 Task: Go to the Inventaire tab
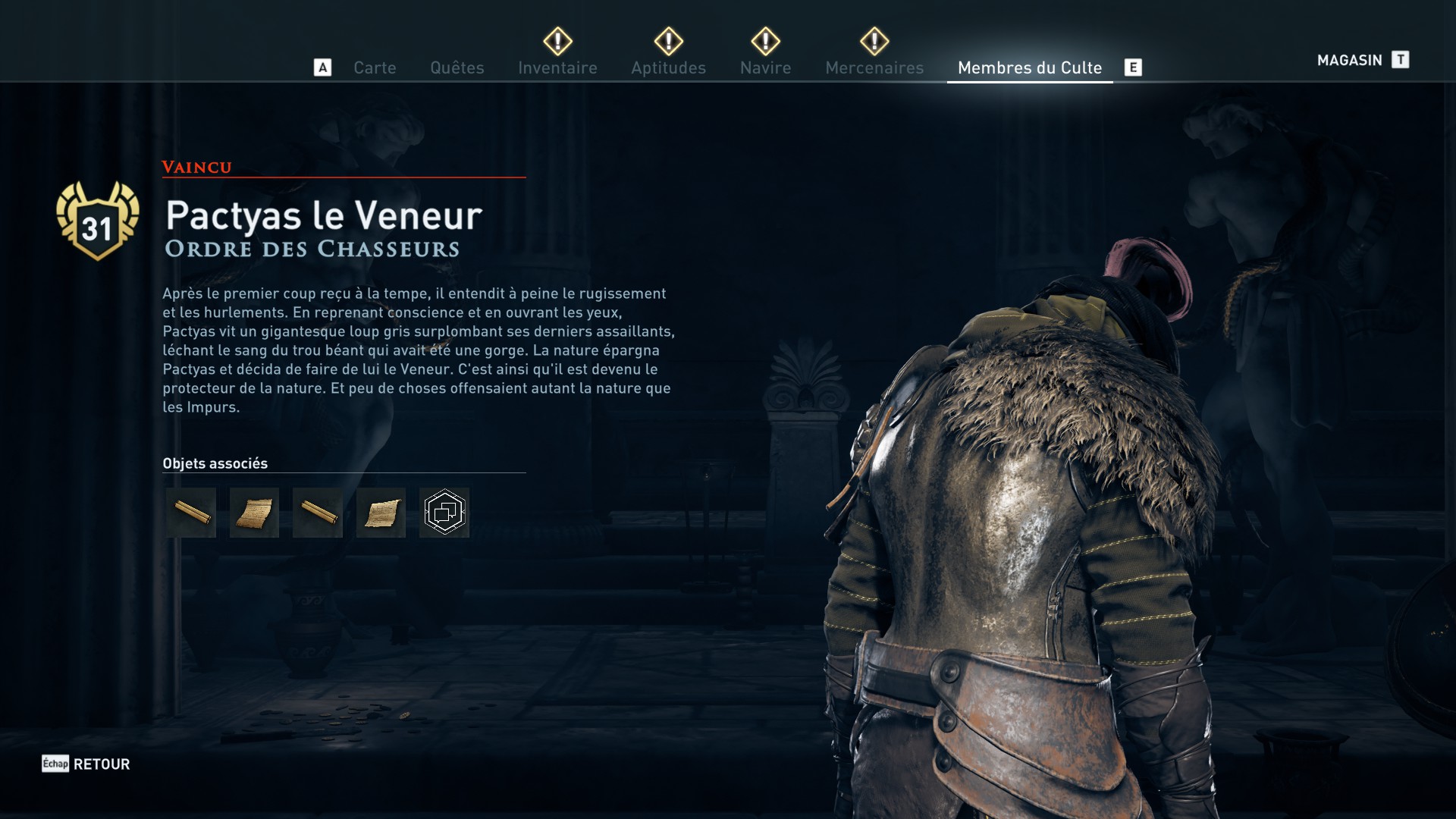click(x=557, y=68)
